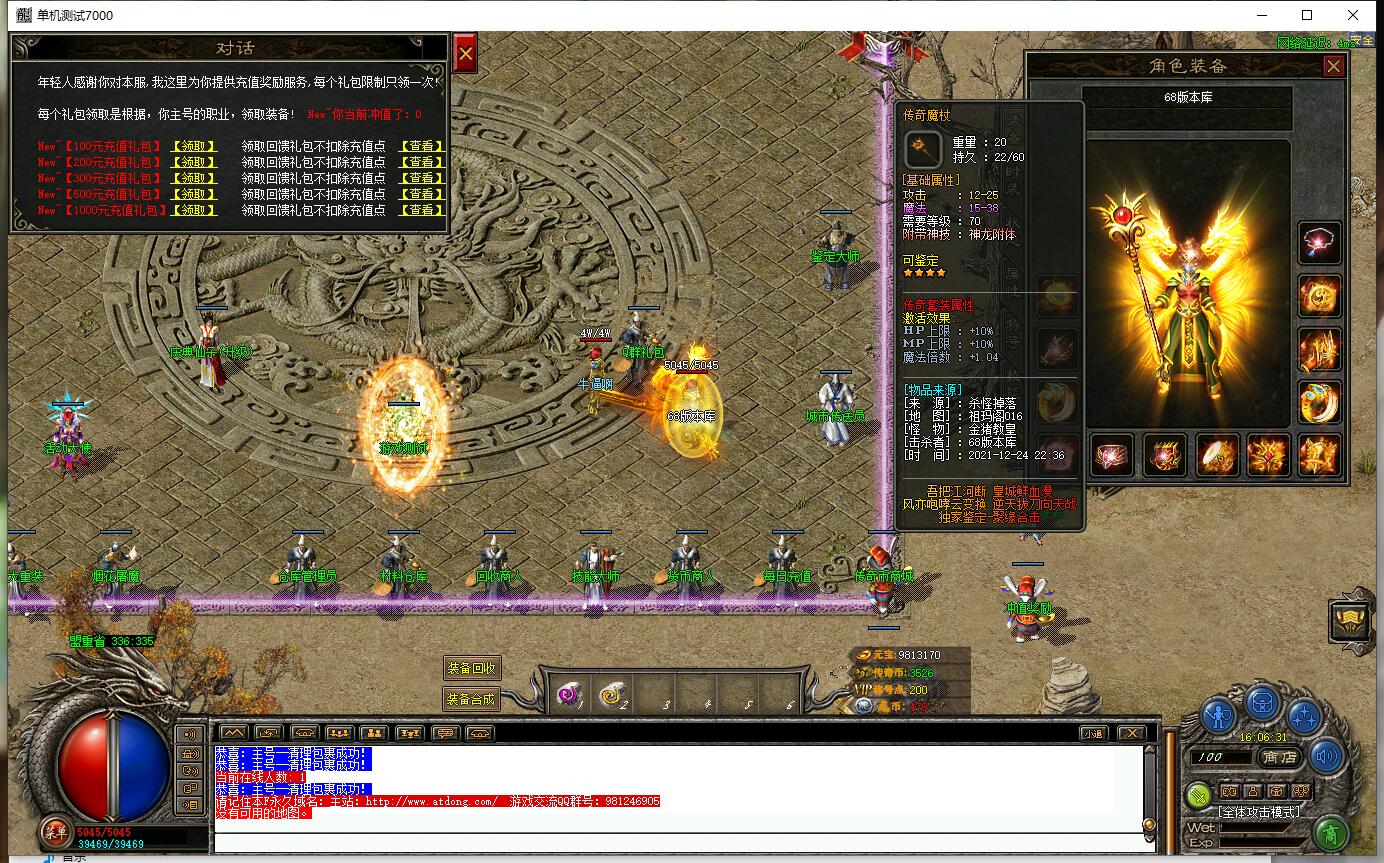Maximize the game window
The height and width of the screenshot is (863, 1384).
pyautogui.click(x=1307, y=15)
